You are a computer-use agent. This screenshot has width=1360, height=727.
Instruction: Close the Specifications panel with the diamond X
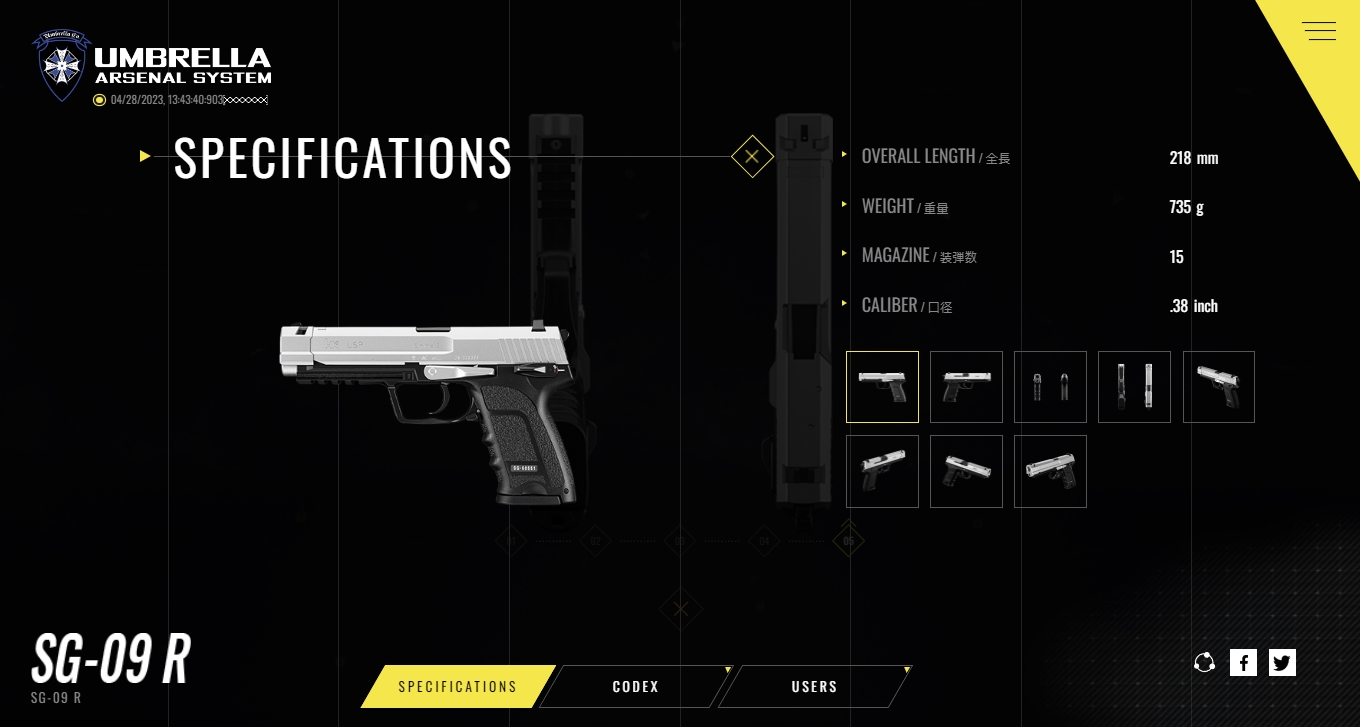(752, 157)
